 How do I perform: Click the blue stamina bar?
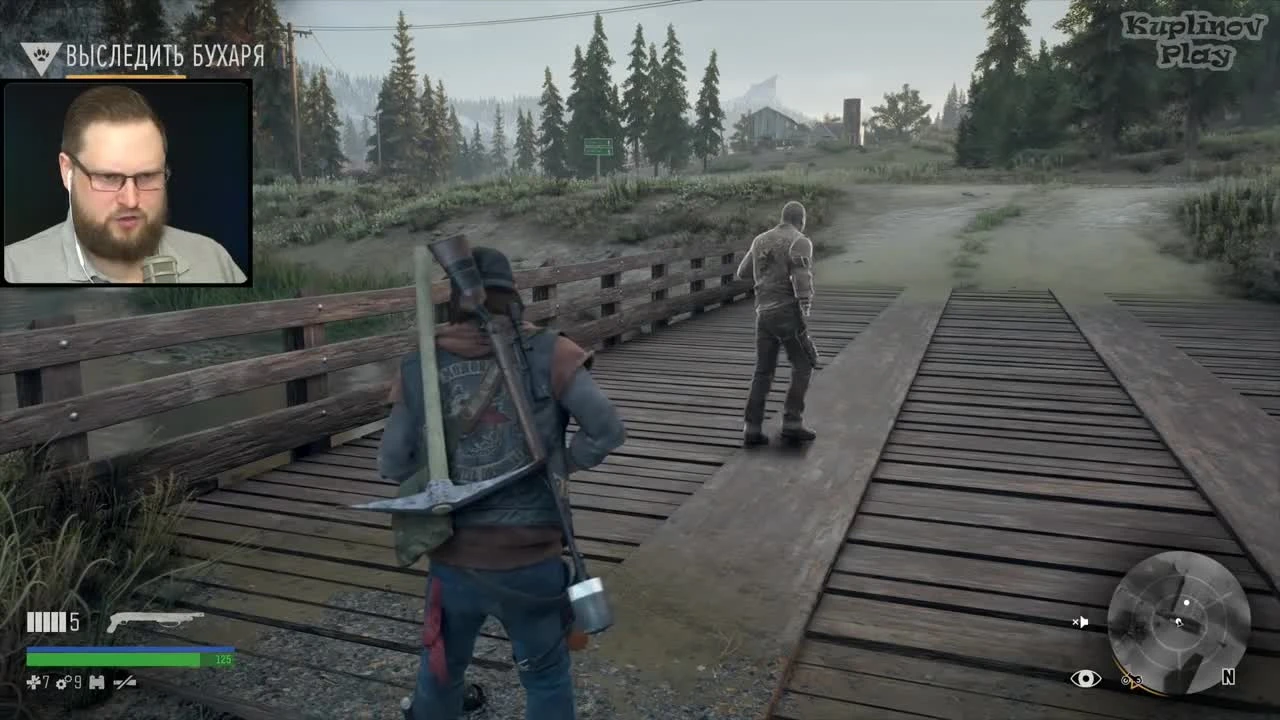point(130,648)
